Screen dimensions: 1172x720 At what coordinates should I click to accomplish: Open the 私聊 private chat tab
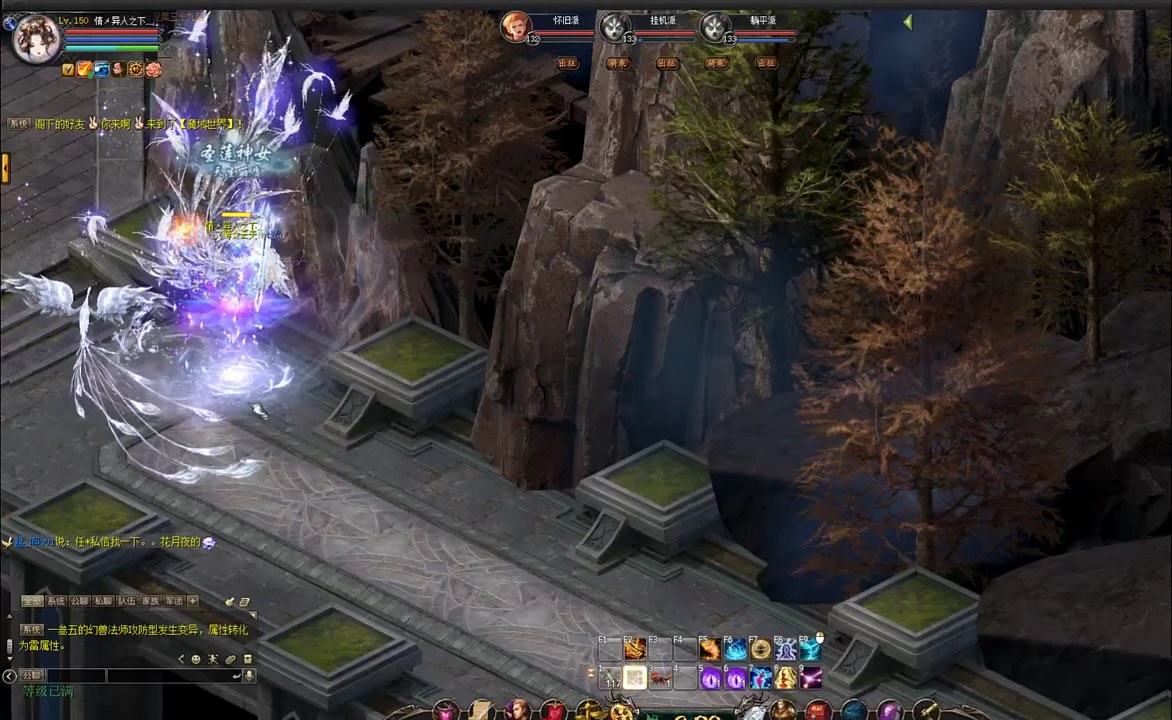[x=103, y=601]
